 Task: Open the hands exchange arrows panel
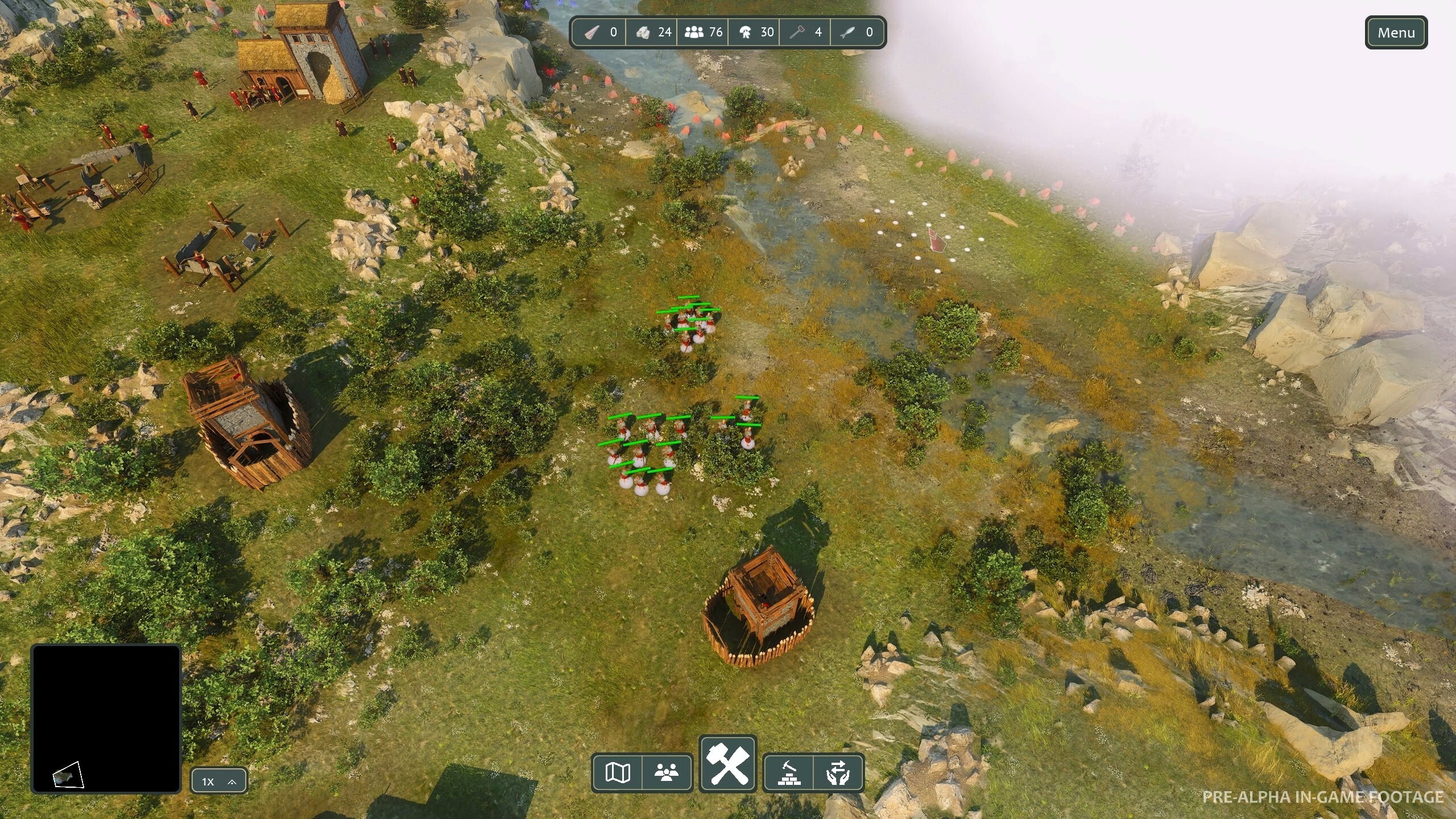pos(838,772)
